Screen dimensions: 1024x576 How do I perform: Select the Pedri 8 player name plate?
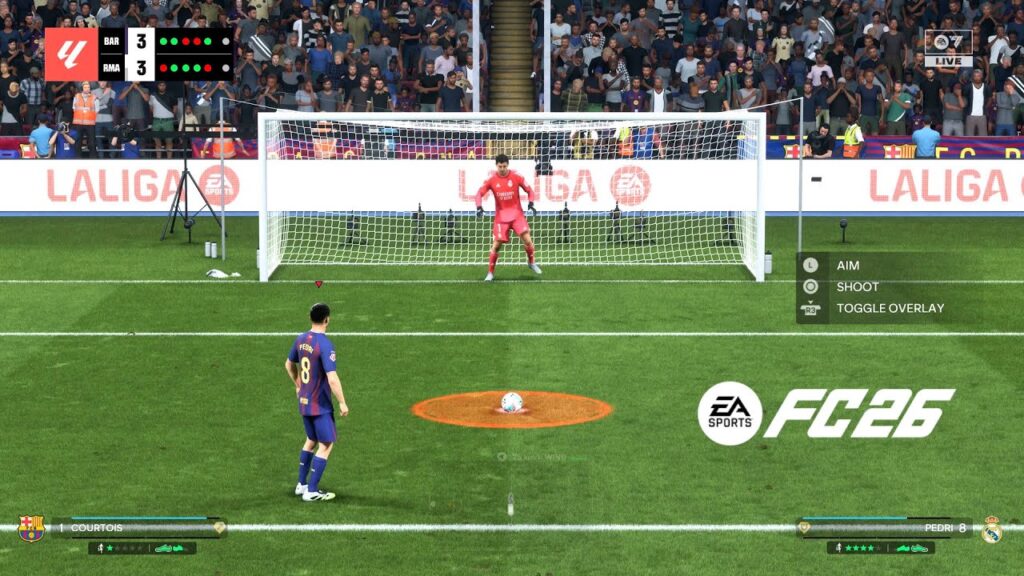(886, 527)
